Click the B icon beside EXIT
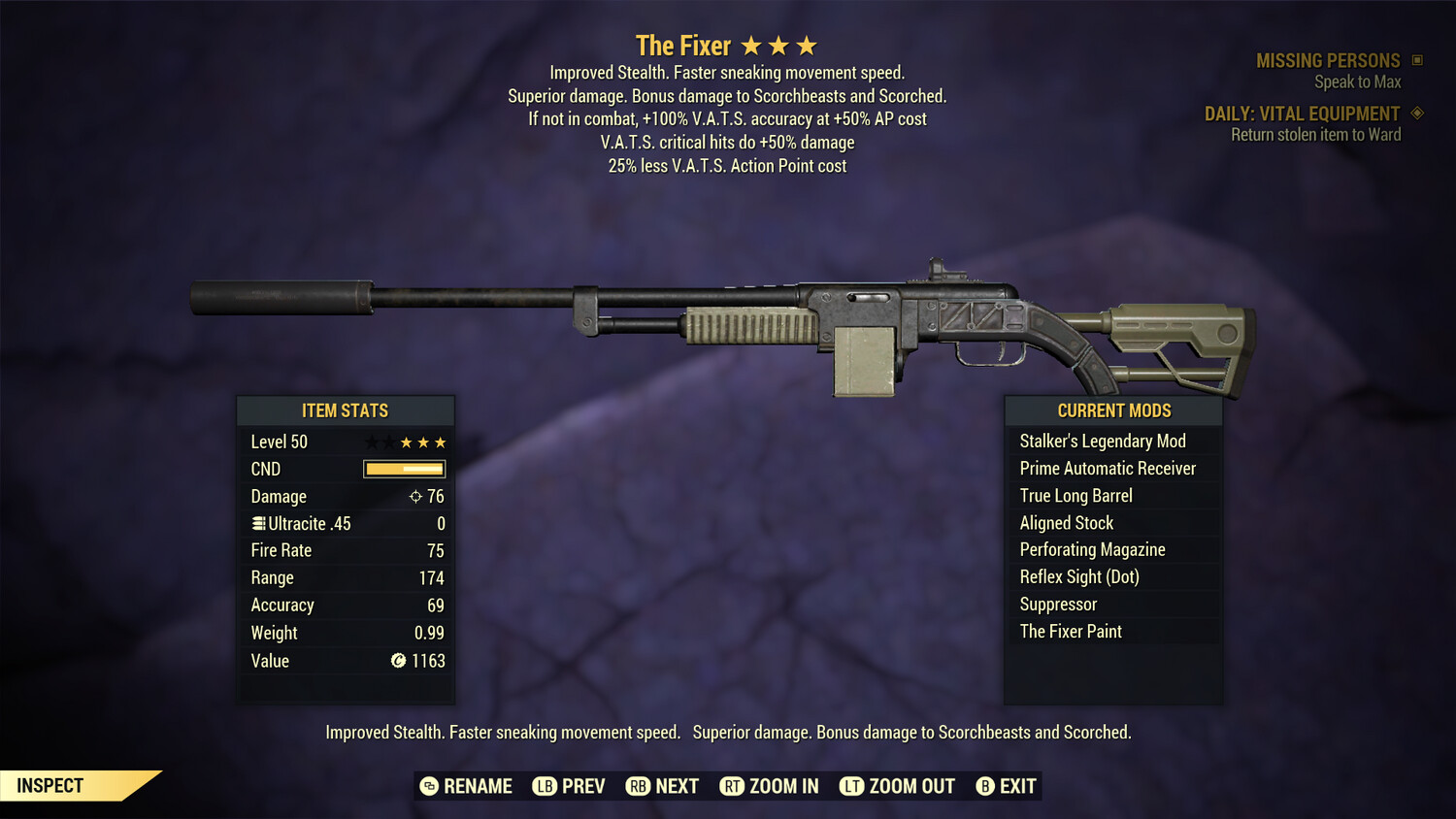Image resolution: width=1456 pixels, height=819 pixels. point(986,786)
